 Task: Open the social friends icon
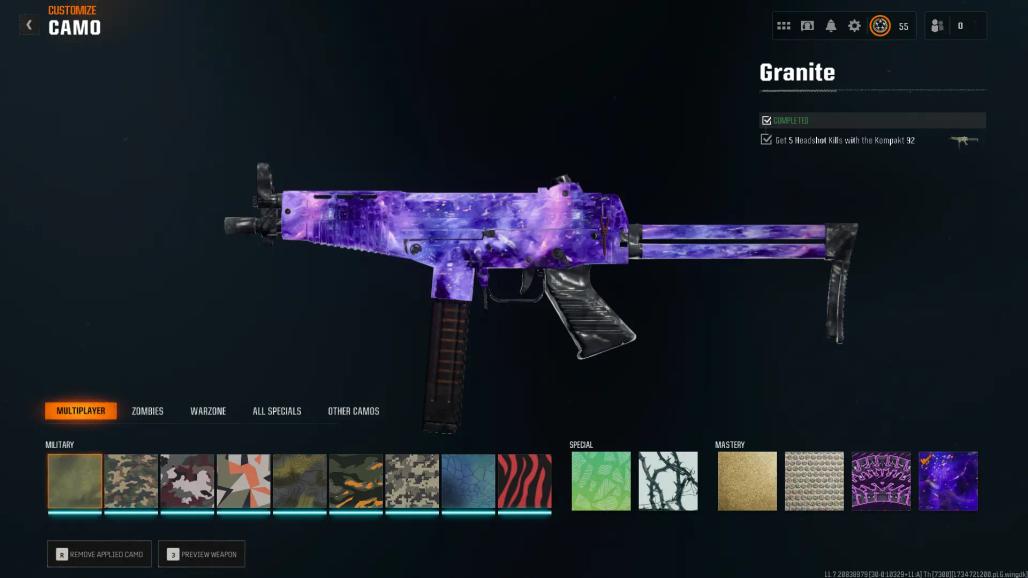pos(937,26)
